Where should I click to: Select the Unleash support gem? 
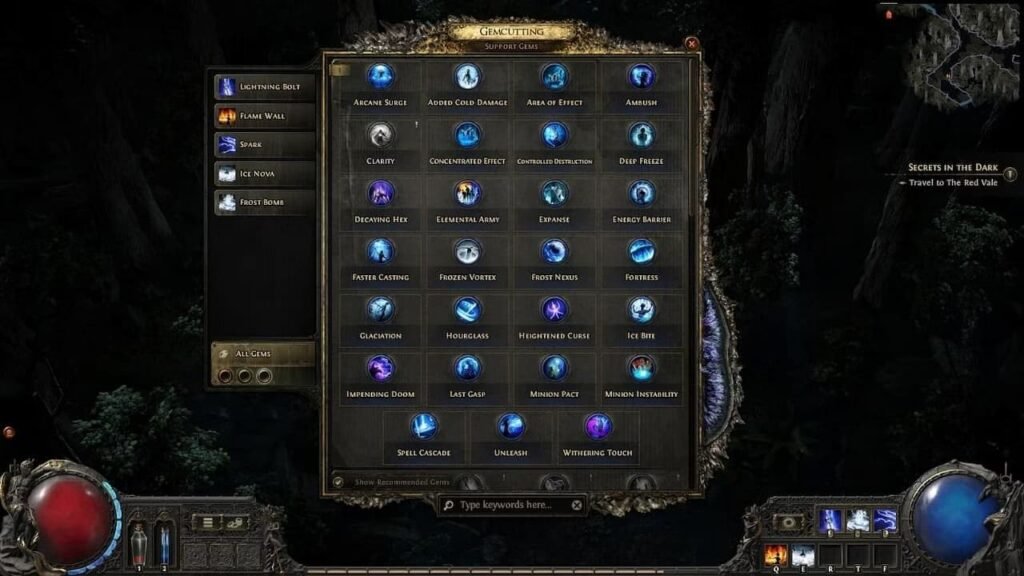tap(511, 427)
